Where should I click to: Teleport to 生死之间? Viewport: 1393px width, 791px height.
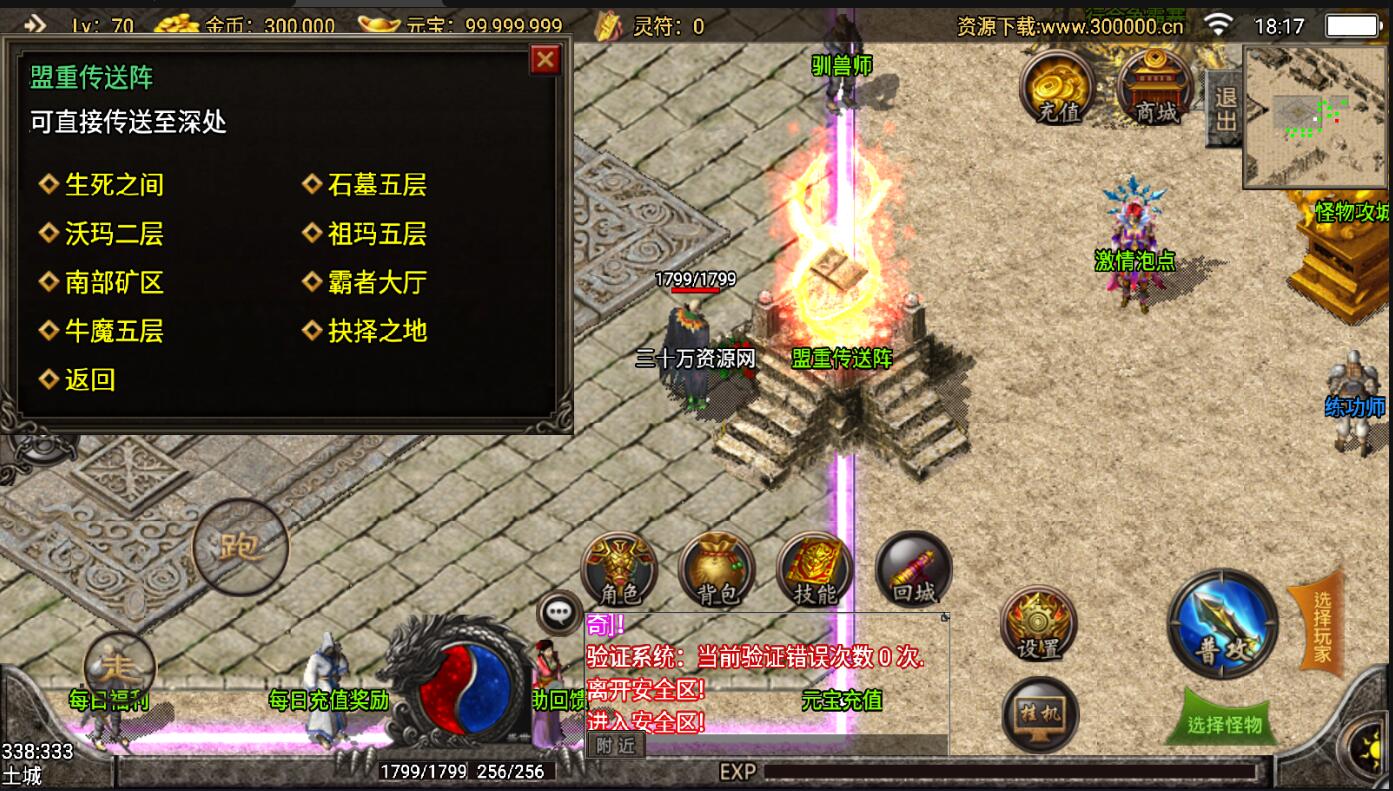pyautogui.click(x=114, y=185)
